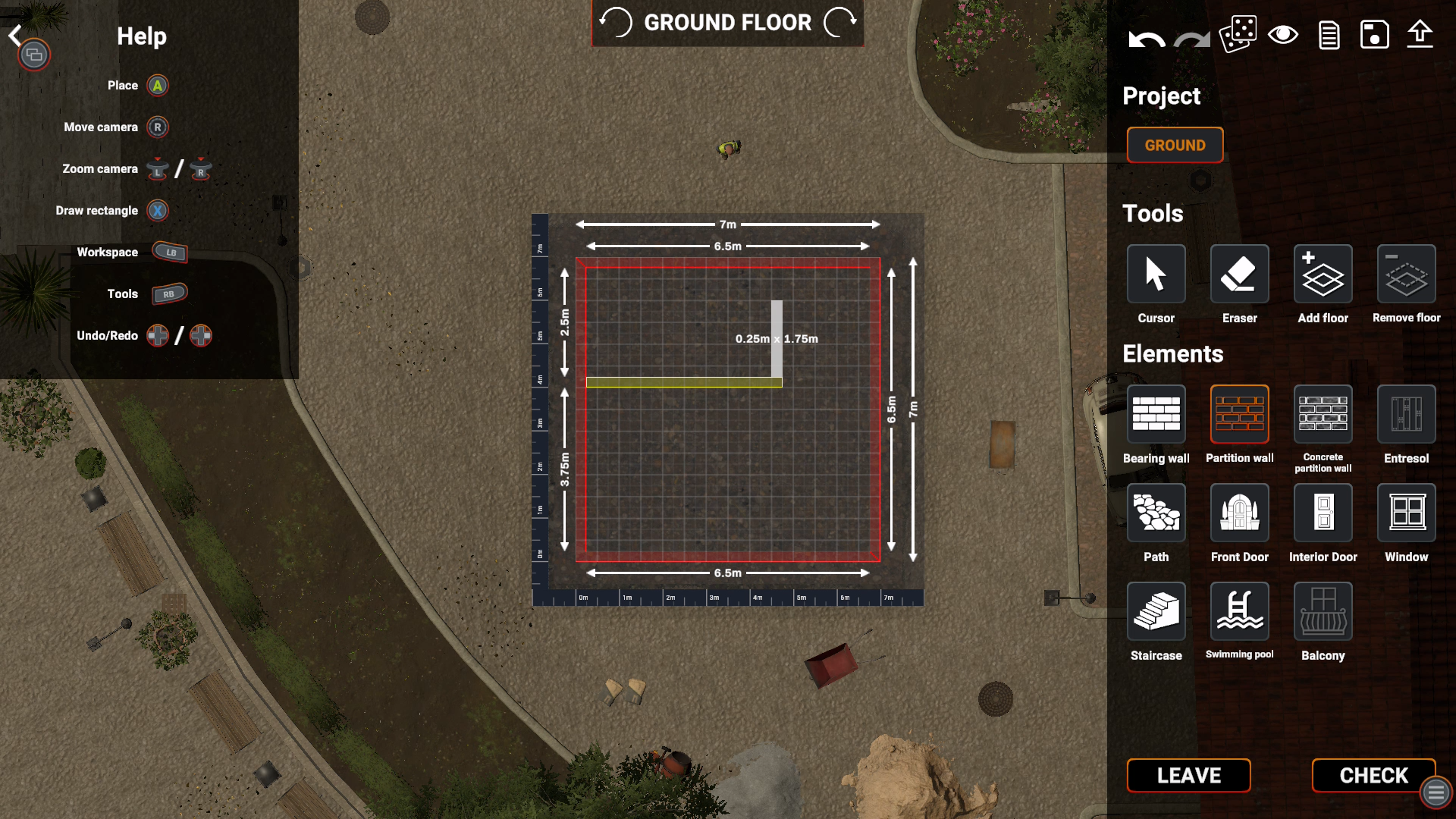This screenshot has height=819, width=1456.
Task: Save the project with the disk icon
Action: click(x=1374, y=35)
